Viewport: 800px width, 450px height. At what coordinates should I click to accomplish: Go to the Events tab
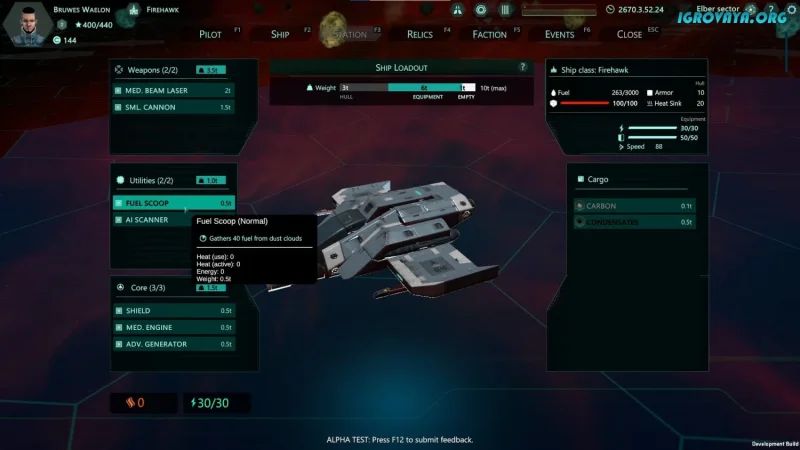pos(559,34)
